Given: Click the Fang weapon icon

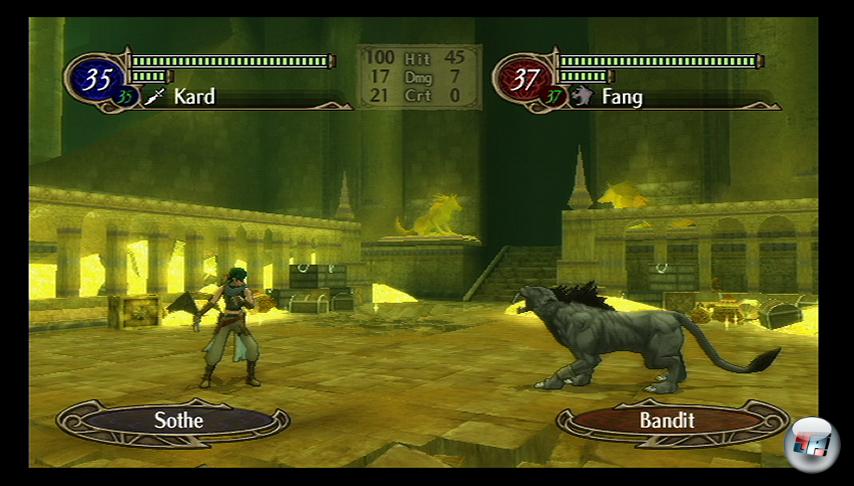Looking at the screenshot, I should [581, 97].
